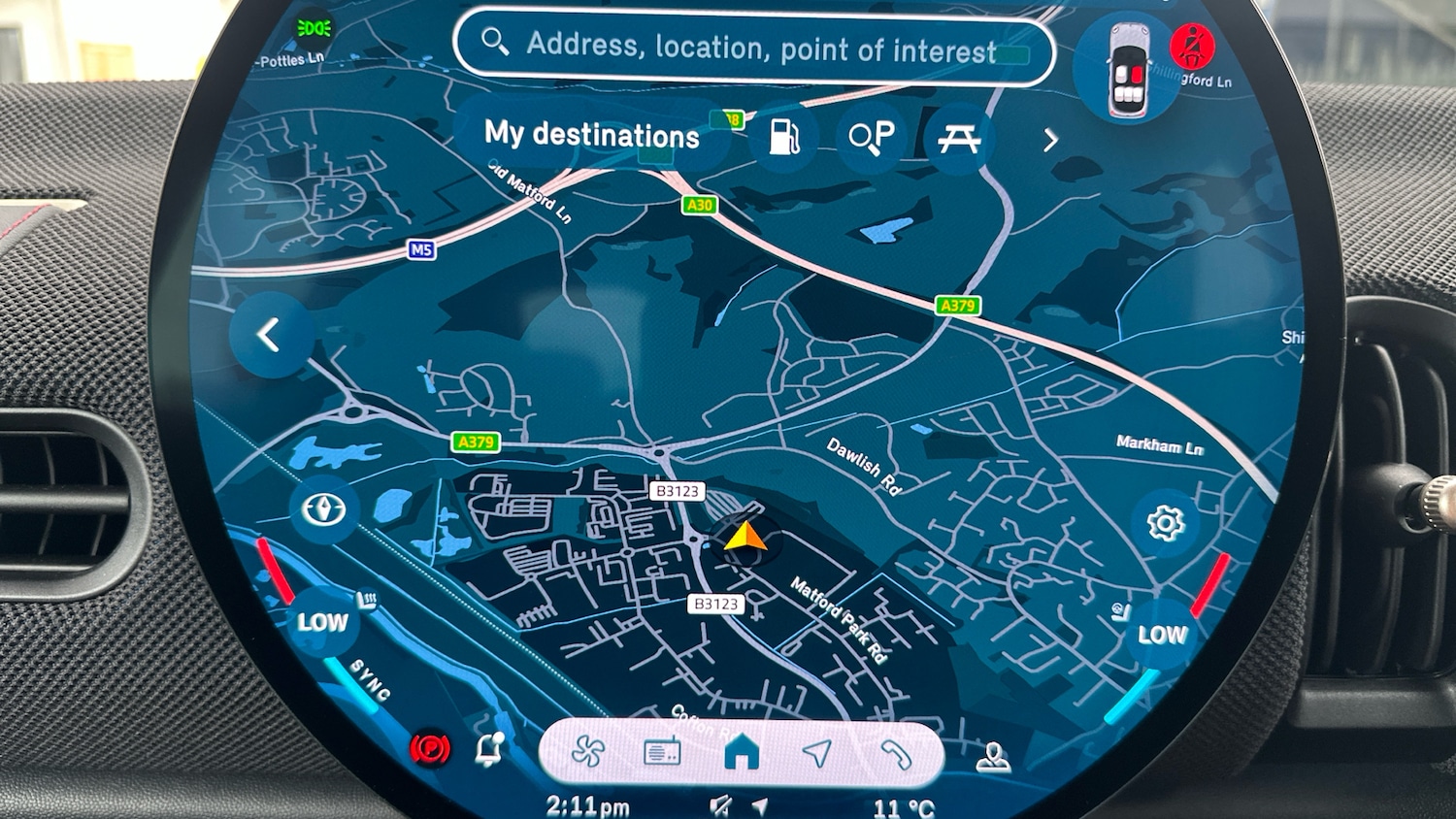Image resolution: width=1456 pixels, height=819 pixels.
Task: Adjust the right LOW temperature control
Action: point(1162,635)
